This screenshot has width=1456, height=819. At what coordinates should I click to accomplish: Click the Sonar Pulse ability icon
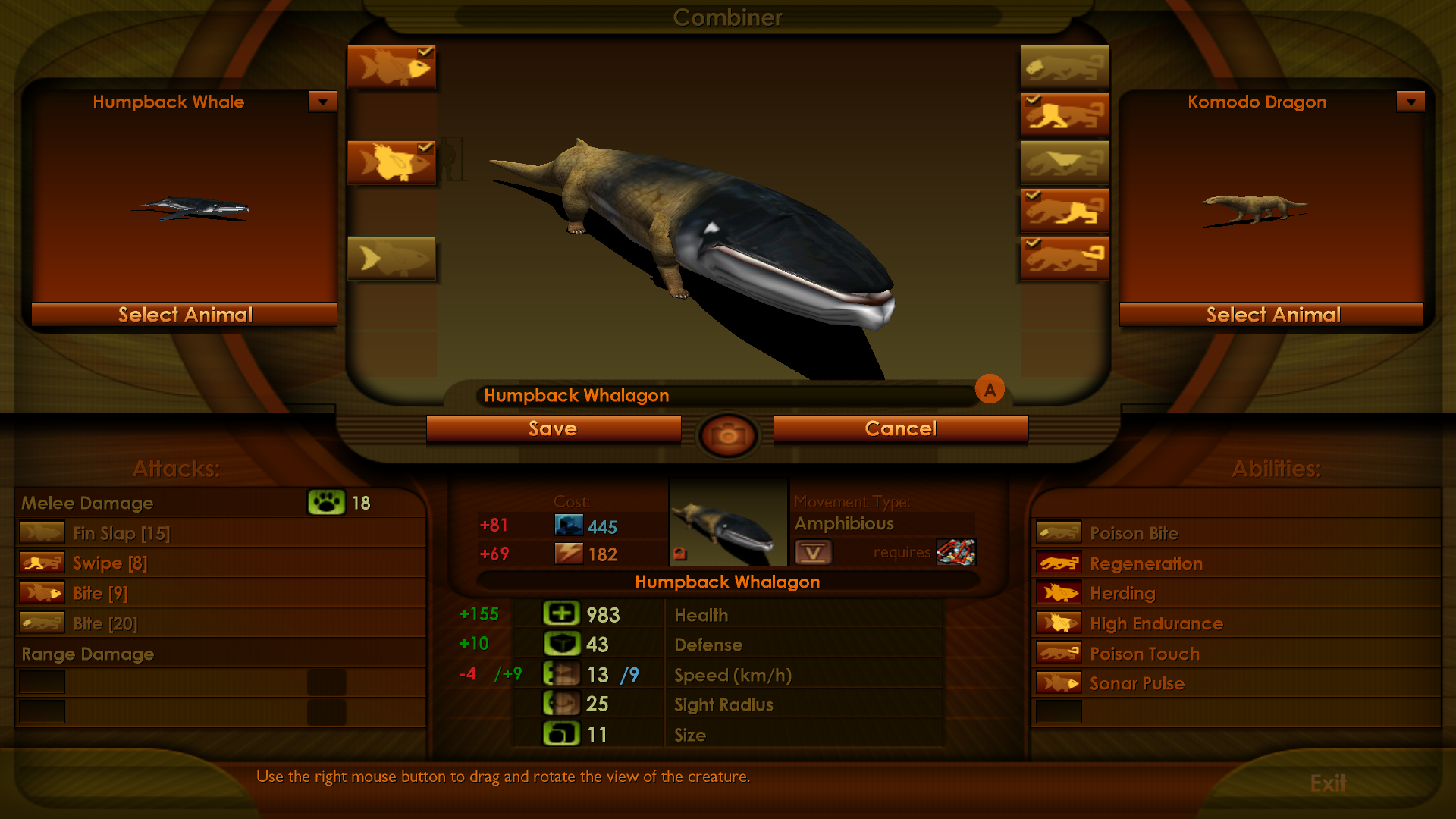(1059, 682)
